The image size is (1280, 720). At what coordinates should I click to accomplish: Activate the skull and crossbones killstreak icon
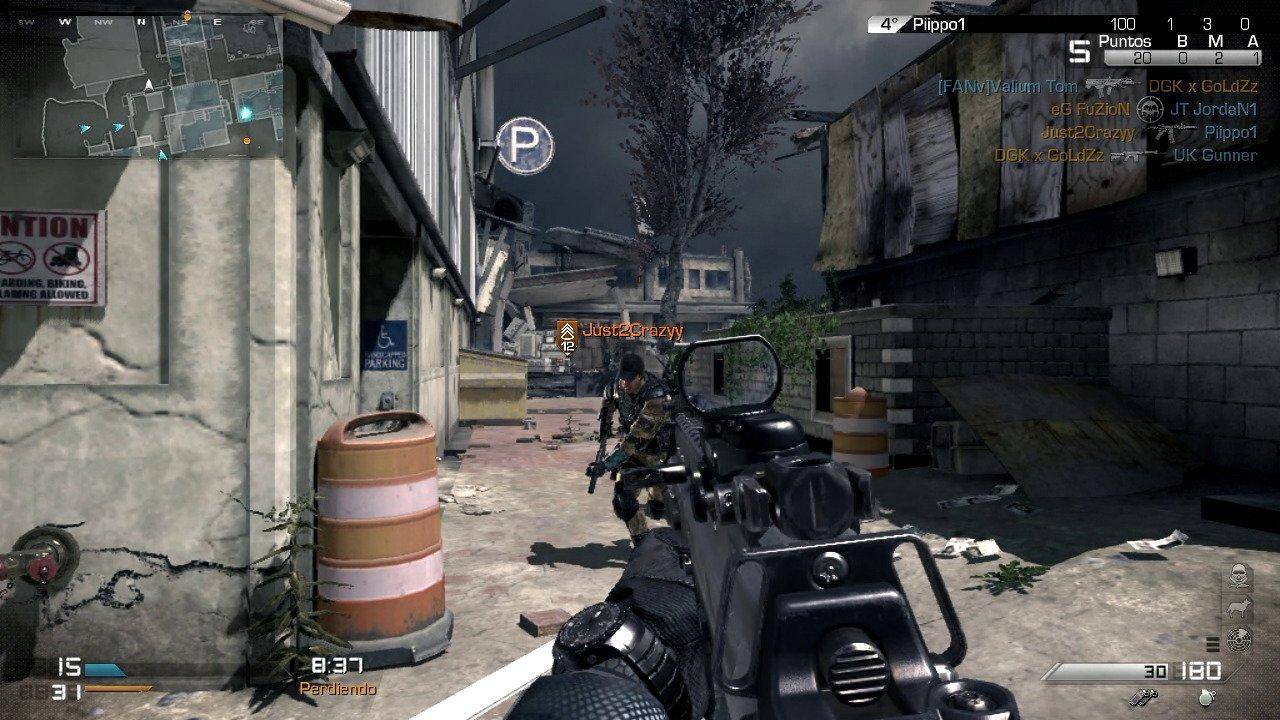click(1237, 575)
